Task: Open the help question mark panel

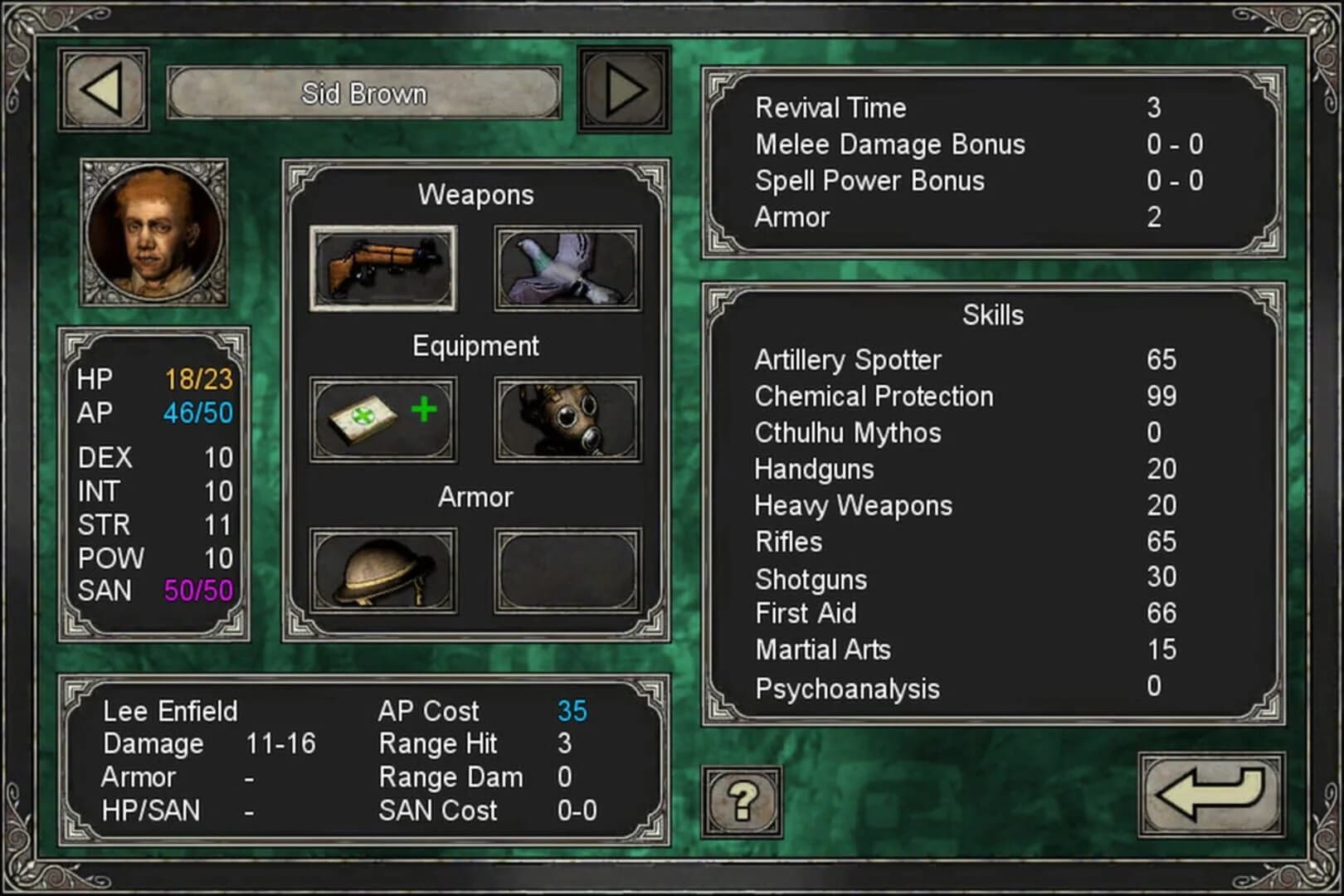Action: [741, 801]
